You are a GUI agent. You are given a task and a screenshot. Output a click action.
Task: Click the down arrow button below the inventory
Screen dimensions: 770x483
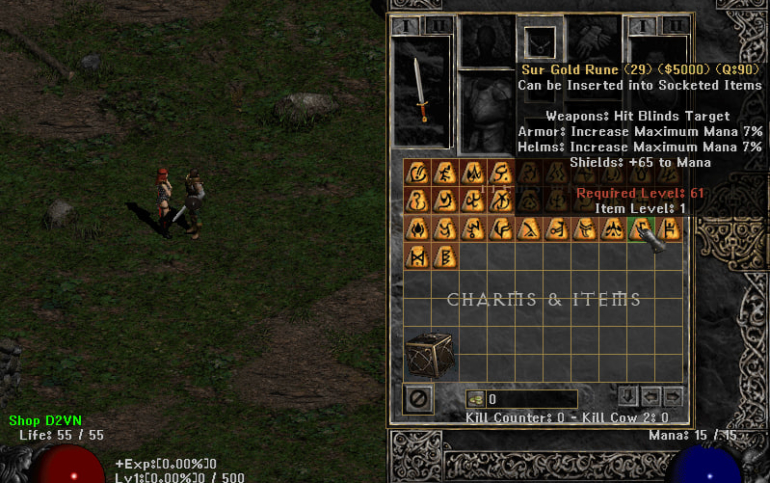pyautogui.click(x=627, y=396)
